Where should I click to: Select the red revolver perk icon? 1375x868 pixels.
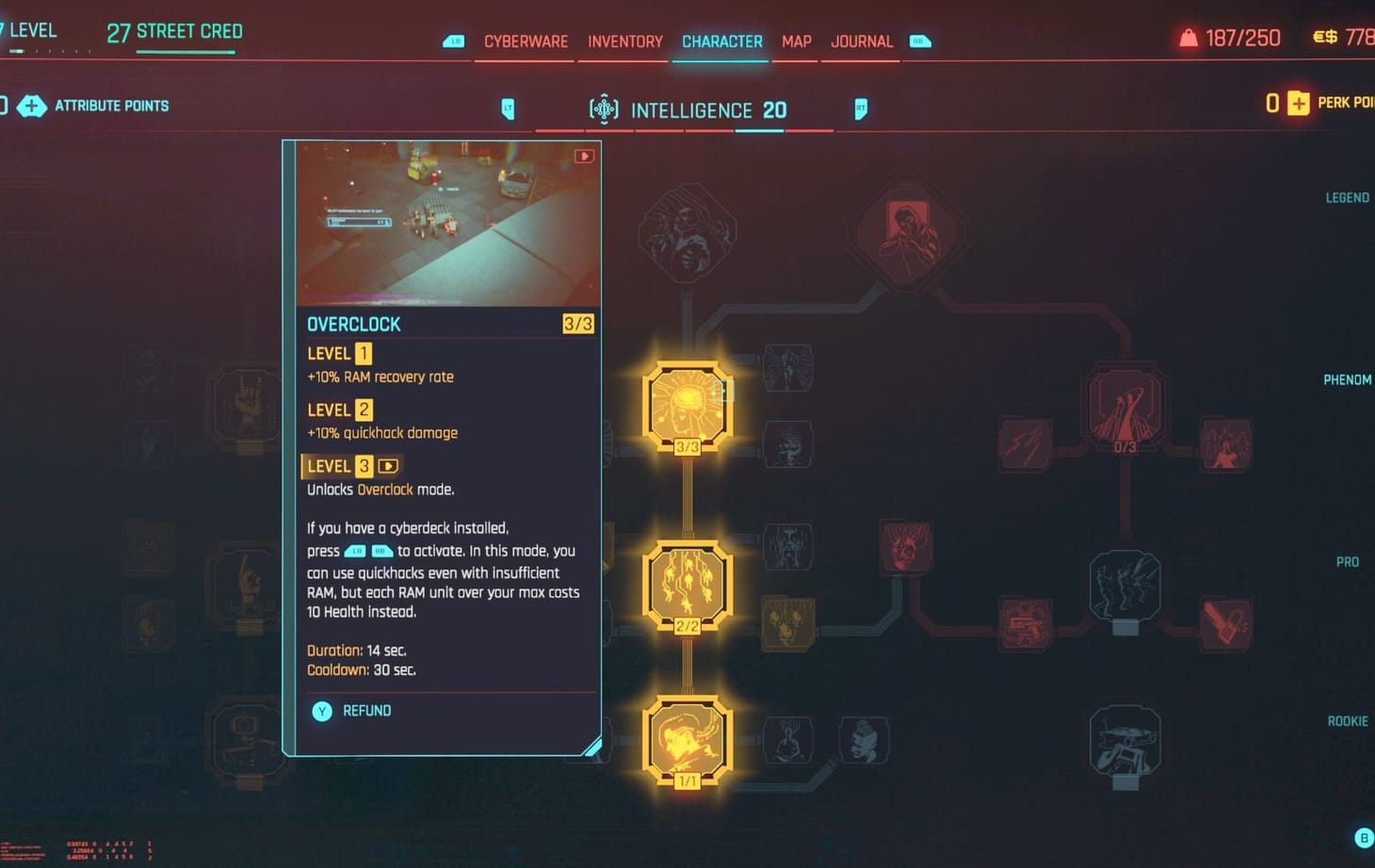coord(1026,626)
